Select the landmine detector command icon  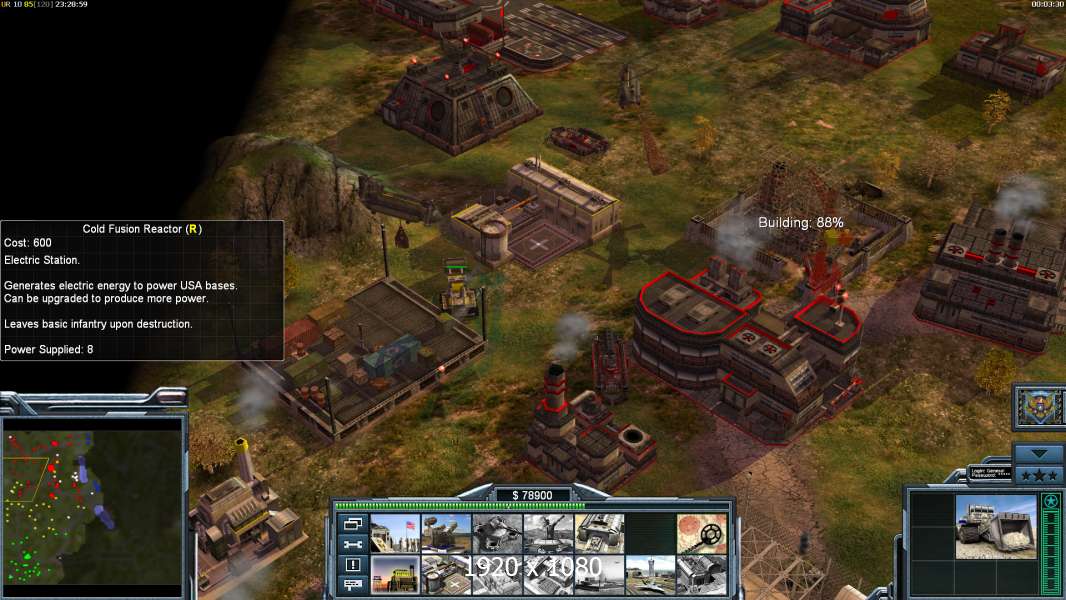click(701, 533)
